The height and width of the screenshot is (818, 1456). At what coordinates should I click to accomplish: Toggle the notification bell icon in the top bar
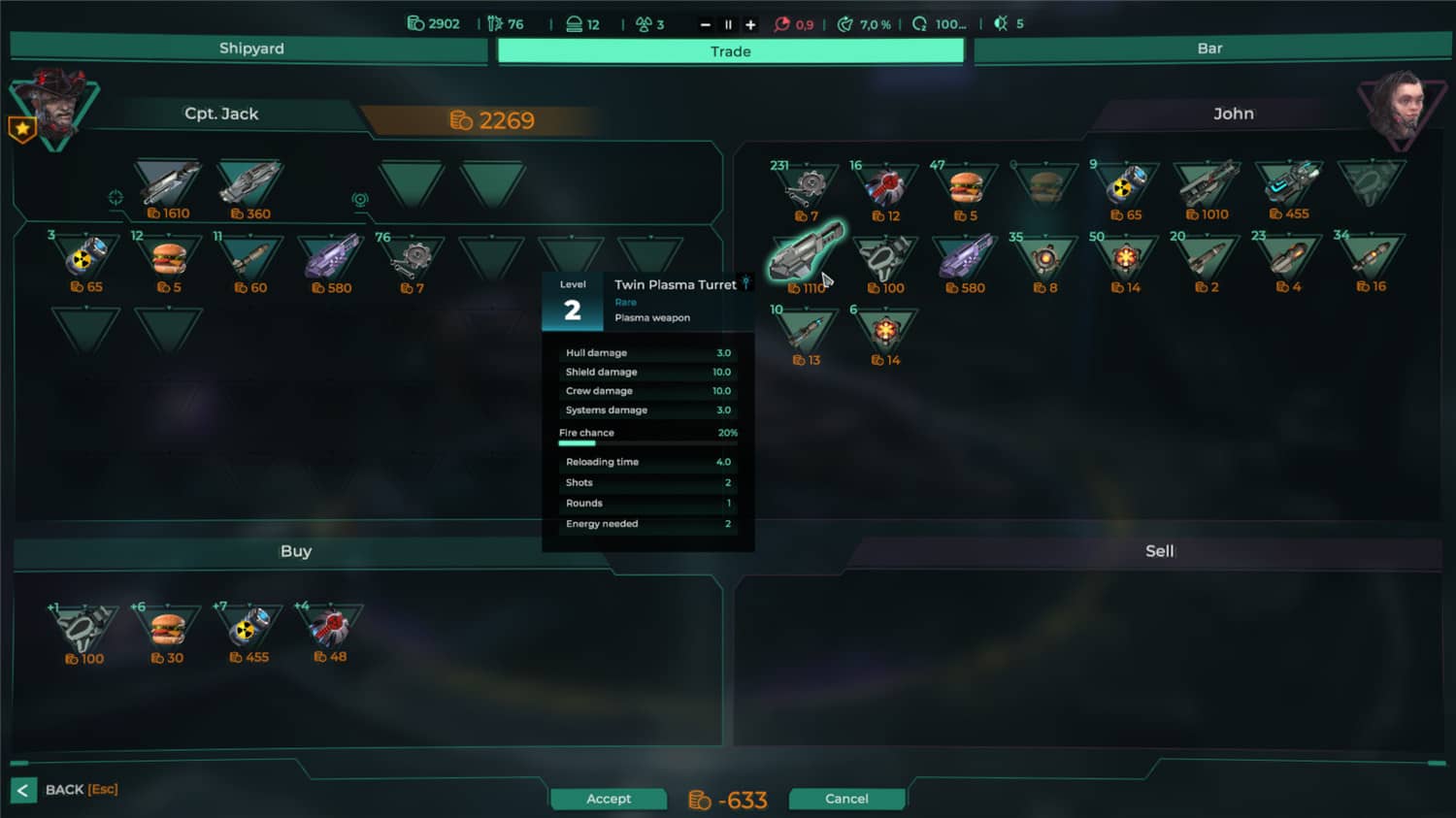(x=997, y=23)
